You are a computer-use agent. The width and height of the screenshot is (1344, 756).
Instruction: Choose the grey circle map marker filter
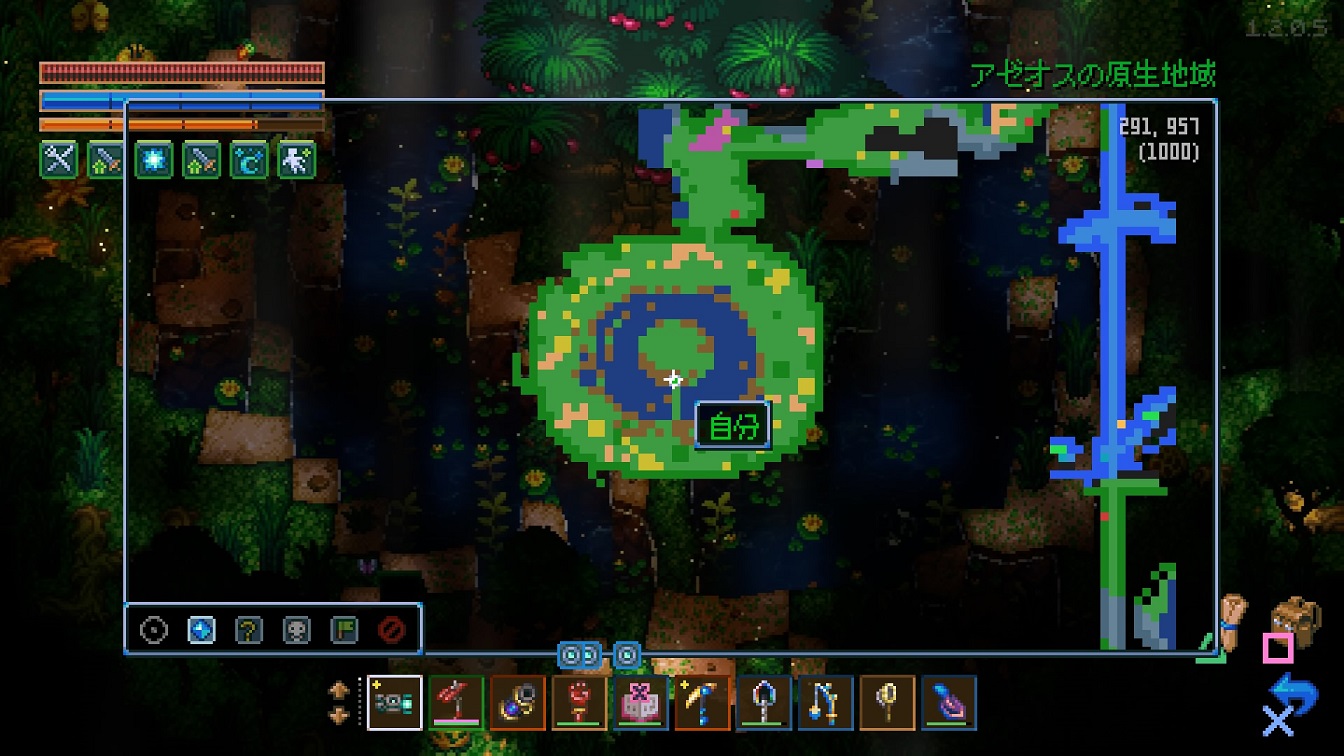154,630
